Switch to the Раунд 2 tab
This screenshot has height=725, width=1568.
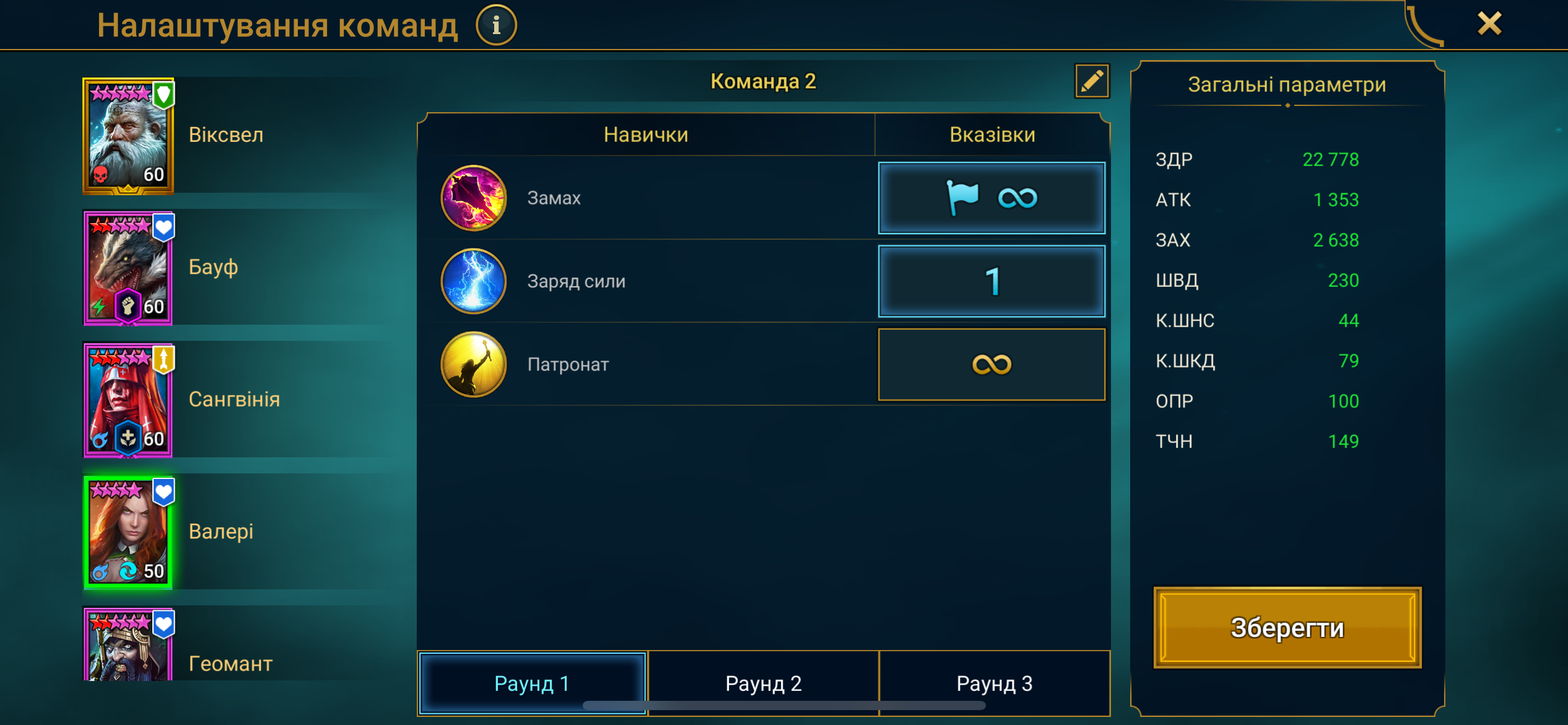tap(763, 683)
